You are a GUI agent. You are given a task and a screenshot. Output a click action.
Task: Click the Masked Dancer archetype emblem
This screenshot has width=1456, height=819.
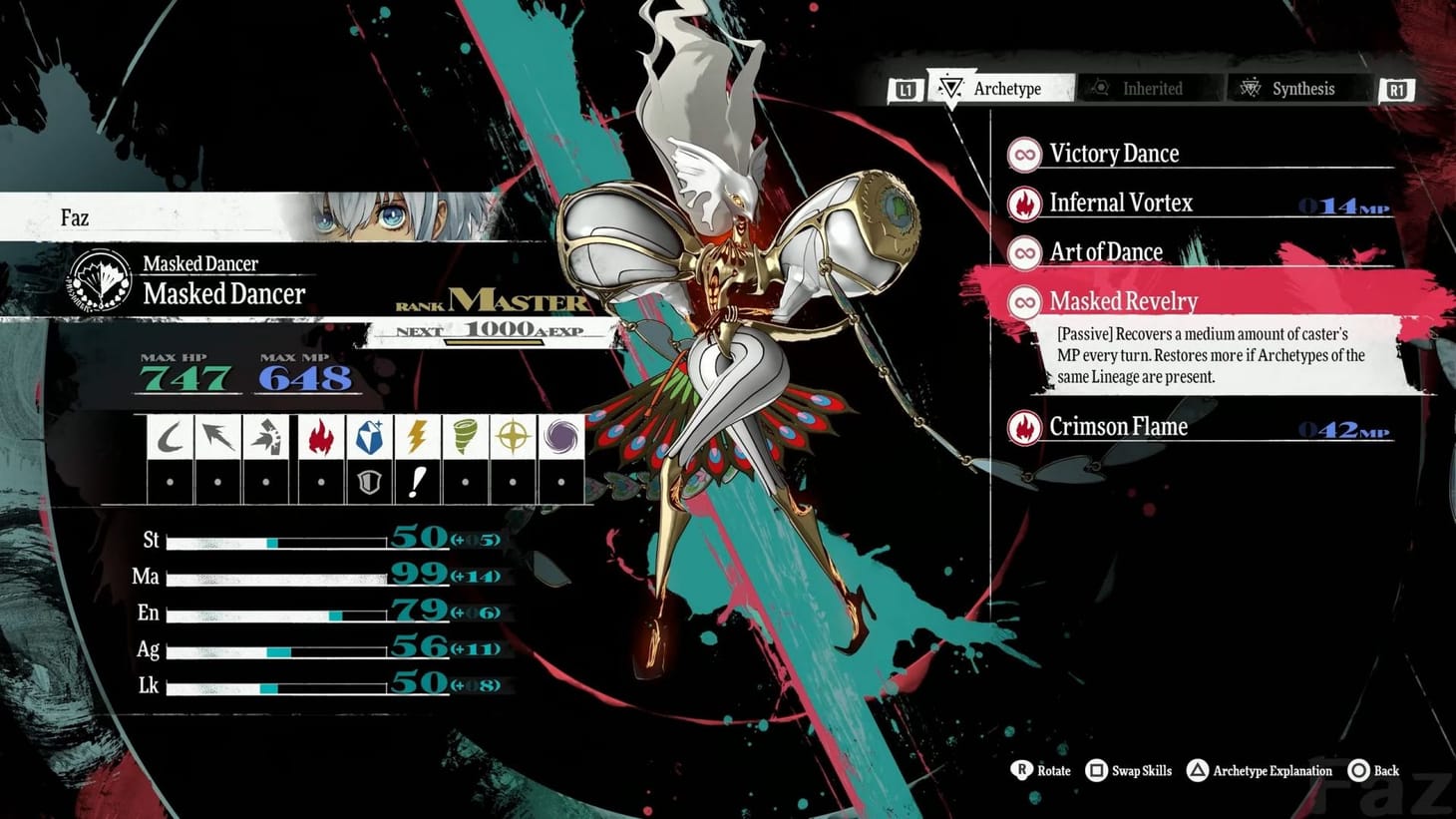(x=100, y=281)
